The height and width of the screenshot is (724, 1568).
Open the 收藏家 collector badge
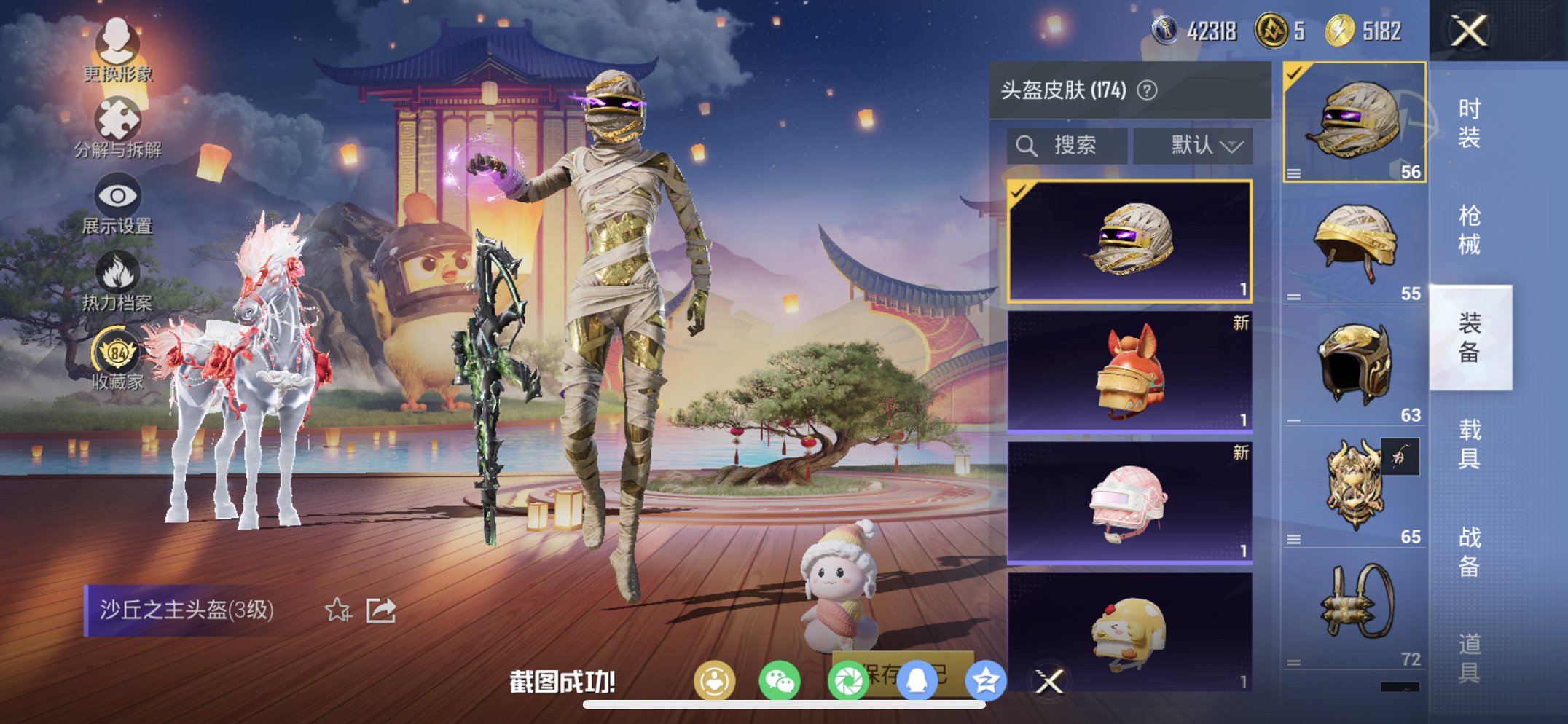pyautogui.click(x=117, y=357)
